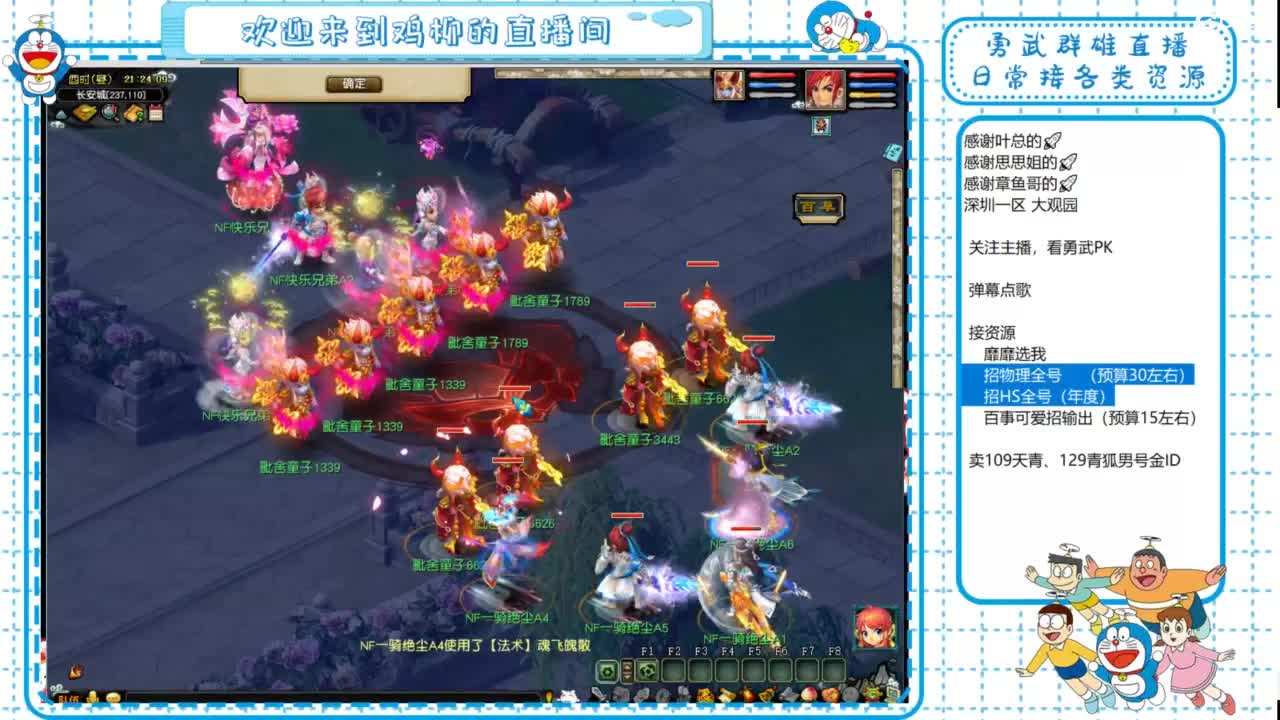Click the yellow progress bar of the red-haired character
The height and width of the screenshot is (720, 1280).
(x=864, y=94)
